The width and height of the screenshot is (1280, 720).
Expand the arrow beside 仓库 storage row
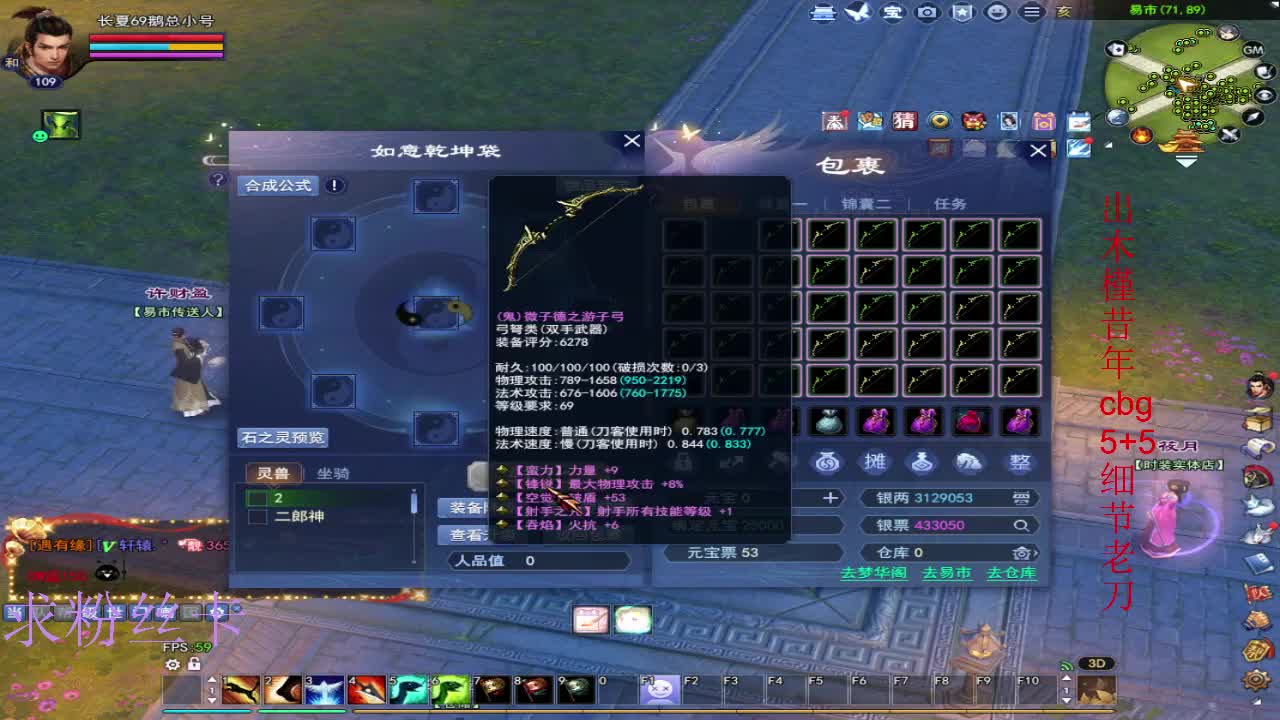1037,551
